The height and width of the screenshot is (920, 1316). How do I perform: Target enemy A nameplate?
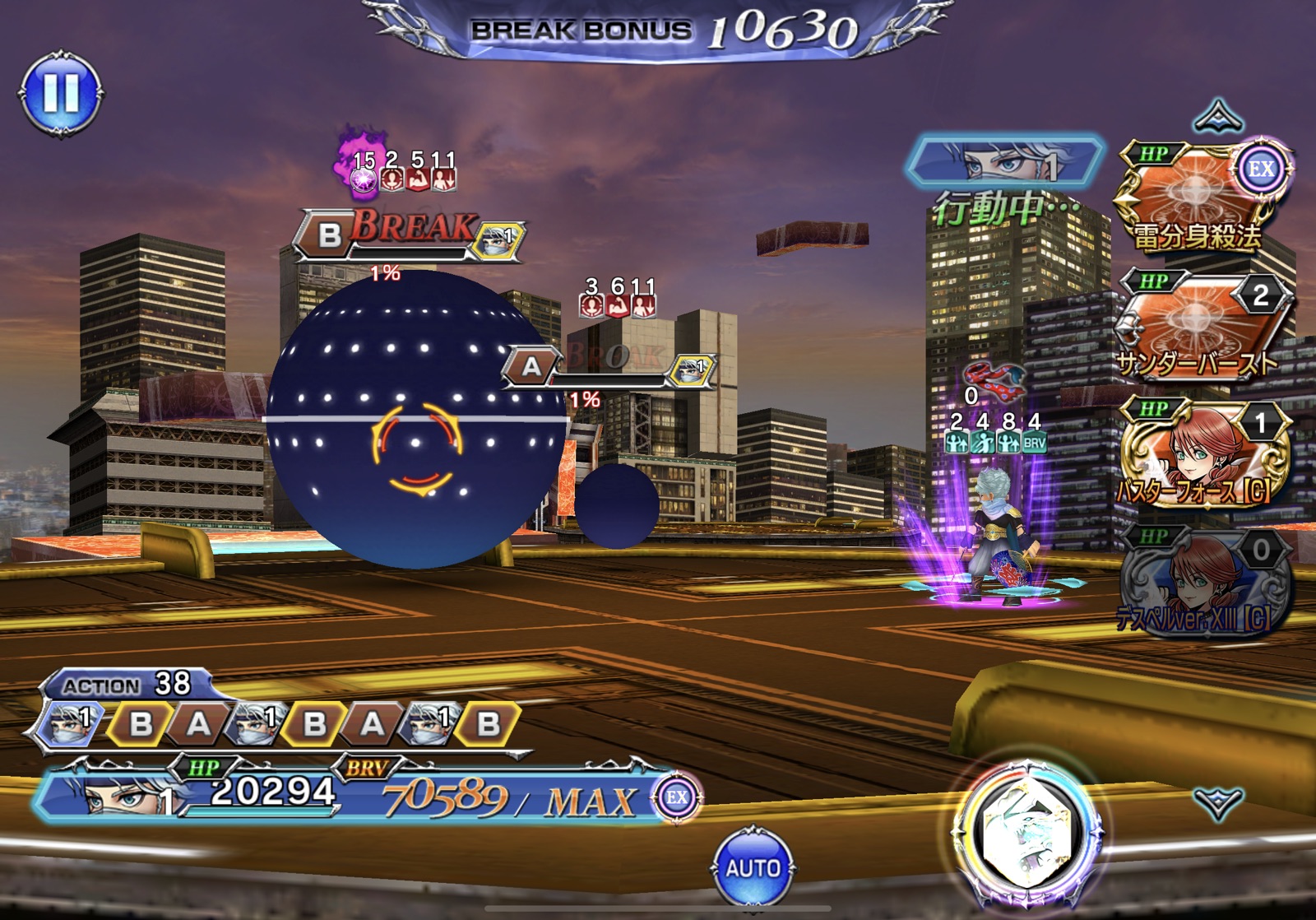point(609,366)
